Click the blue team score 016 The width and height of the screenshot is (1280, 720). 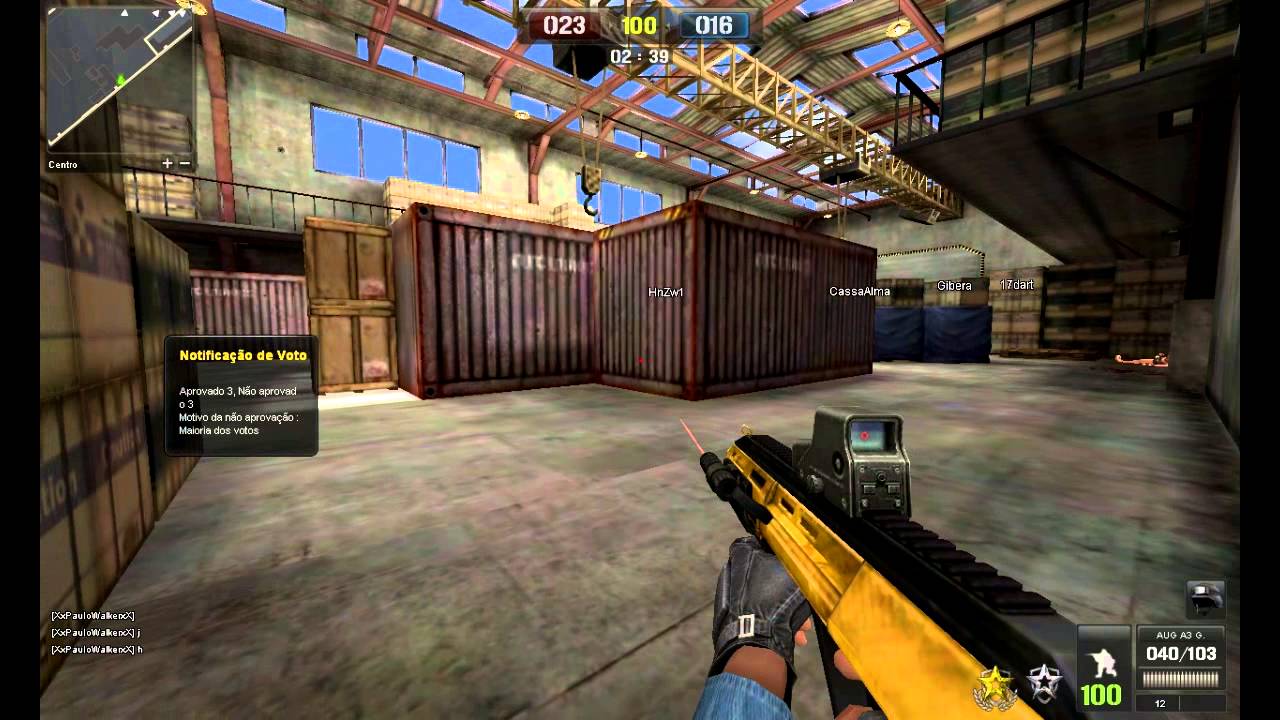[713, 26]
